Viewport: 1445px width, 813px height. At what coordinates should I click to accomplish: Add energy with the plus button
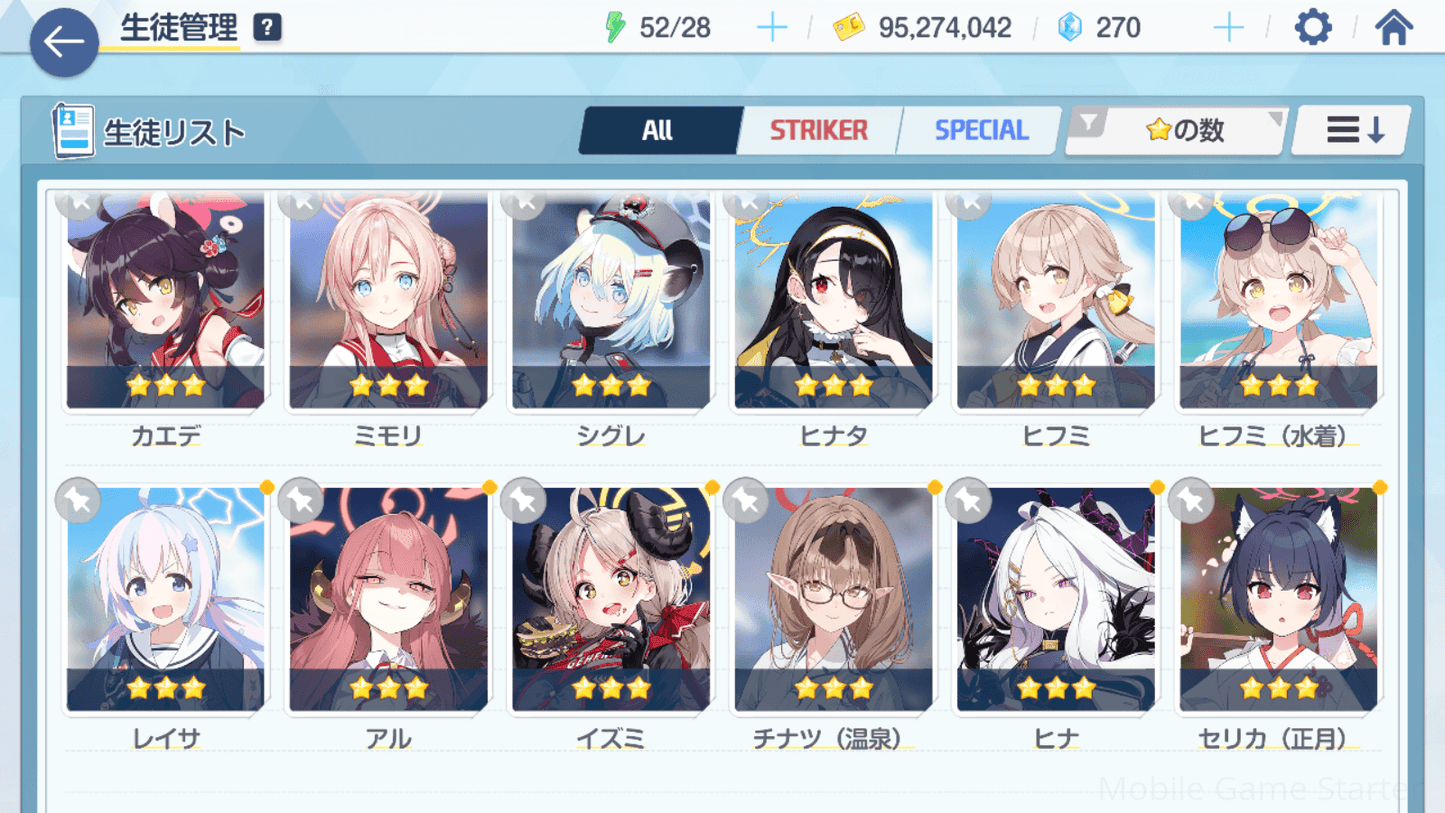pyautogui.click(x=771, y=28)
